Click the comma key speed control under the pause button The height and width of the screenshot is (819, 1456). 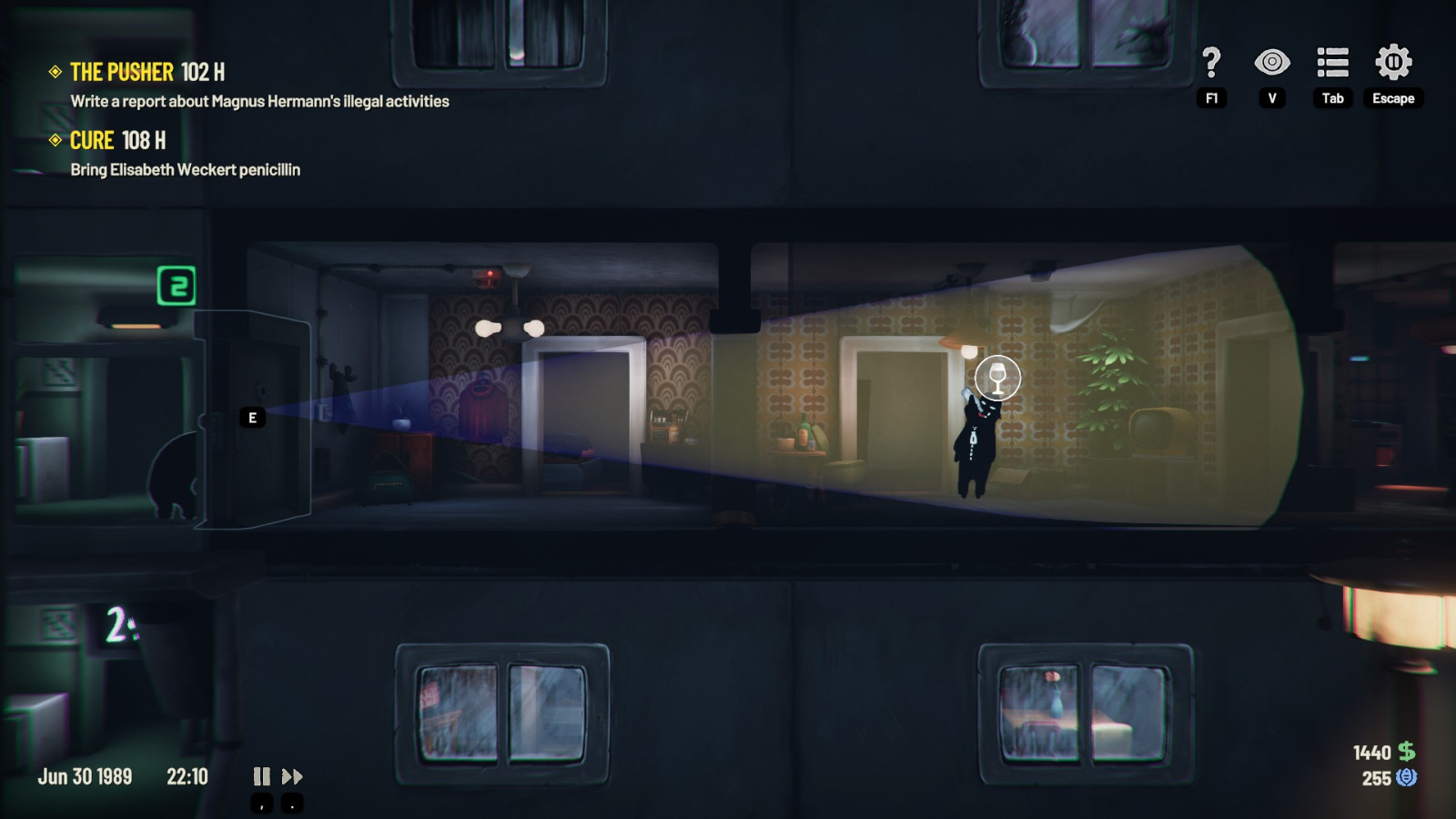(261, 804)
